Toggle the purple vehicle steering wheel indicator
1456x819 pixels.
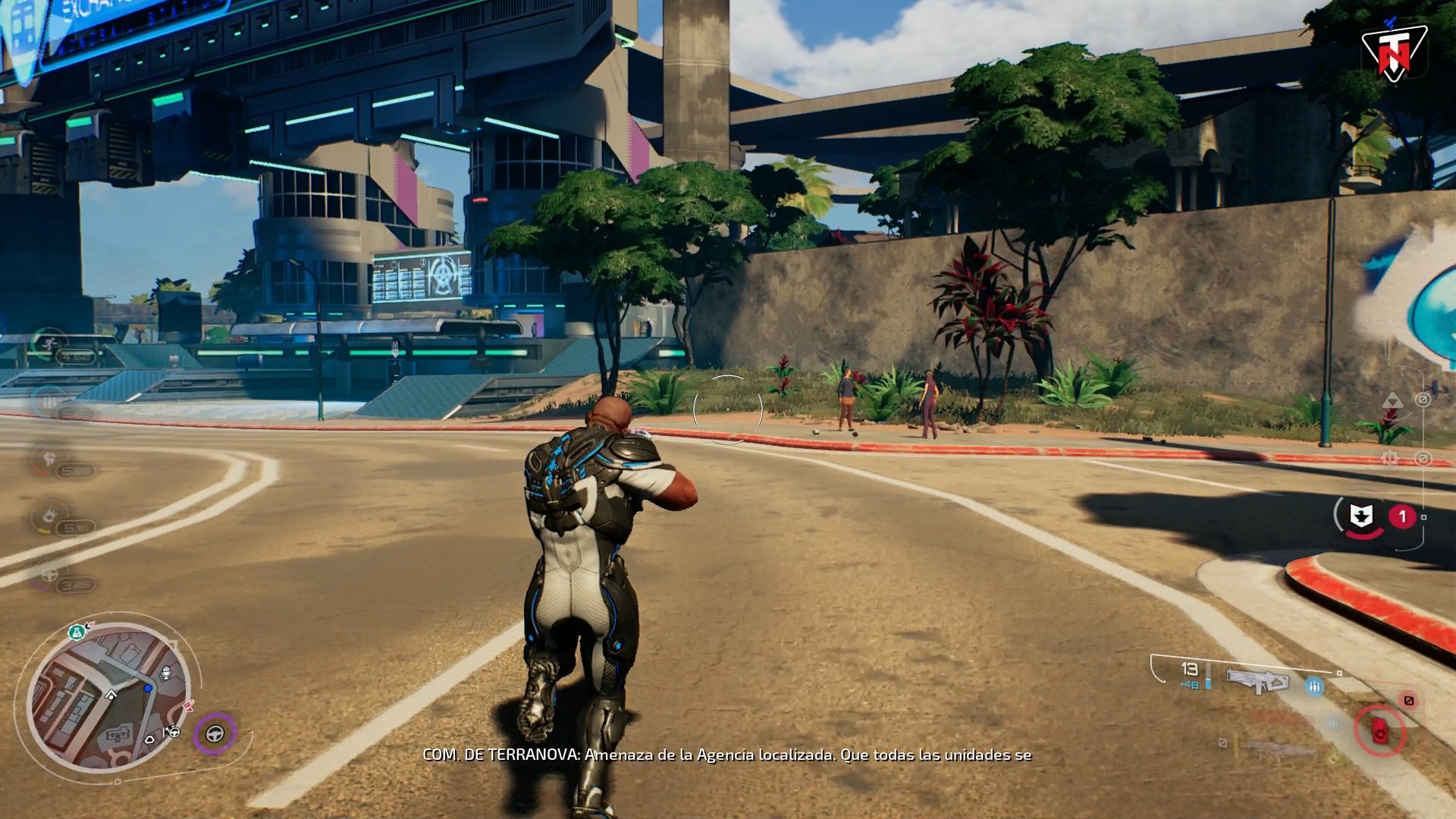point(215,734)
